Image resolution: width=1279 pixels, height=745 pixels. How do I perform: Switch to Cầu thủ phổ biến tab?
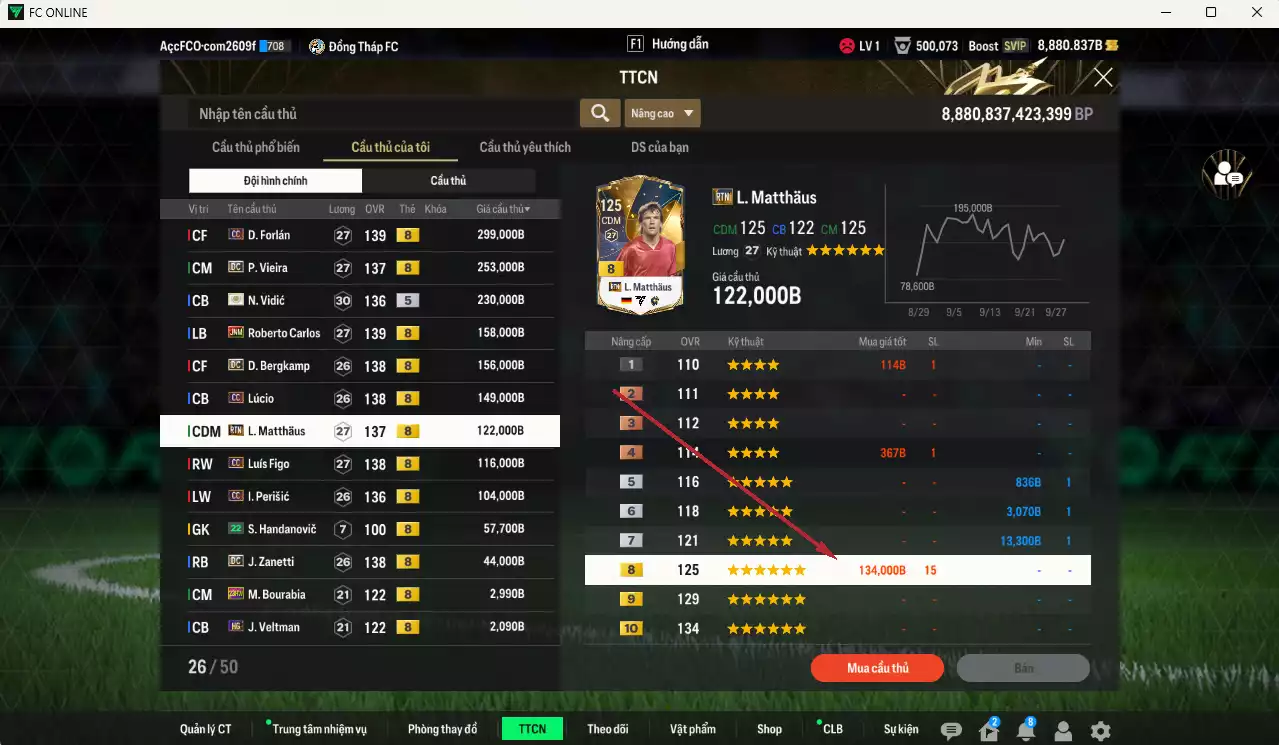point(255,147)
